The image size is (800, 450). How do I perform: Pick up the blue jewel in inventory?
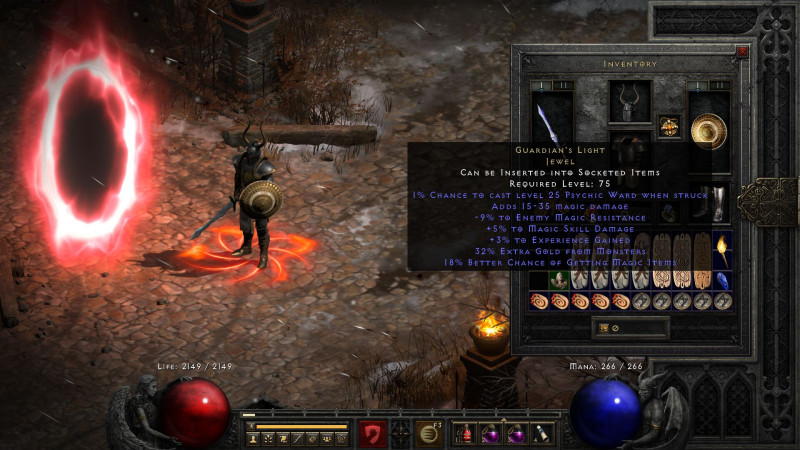(x=722, y=279)
